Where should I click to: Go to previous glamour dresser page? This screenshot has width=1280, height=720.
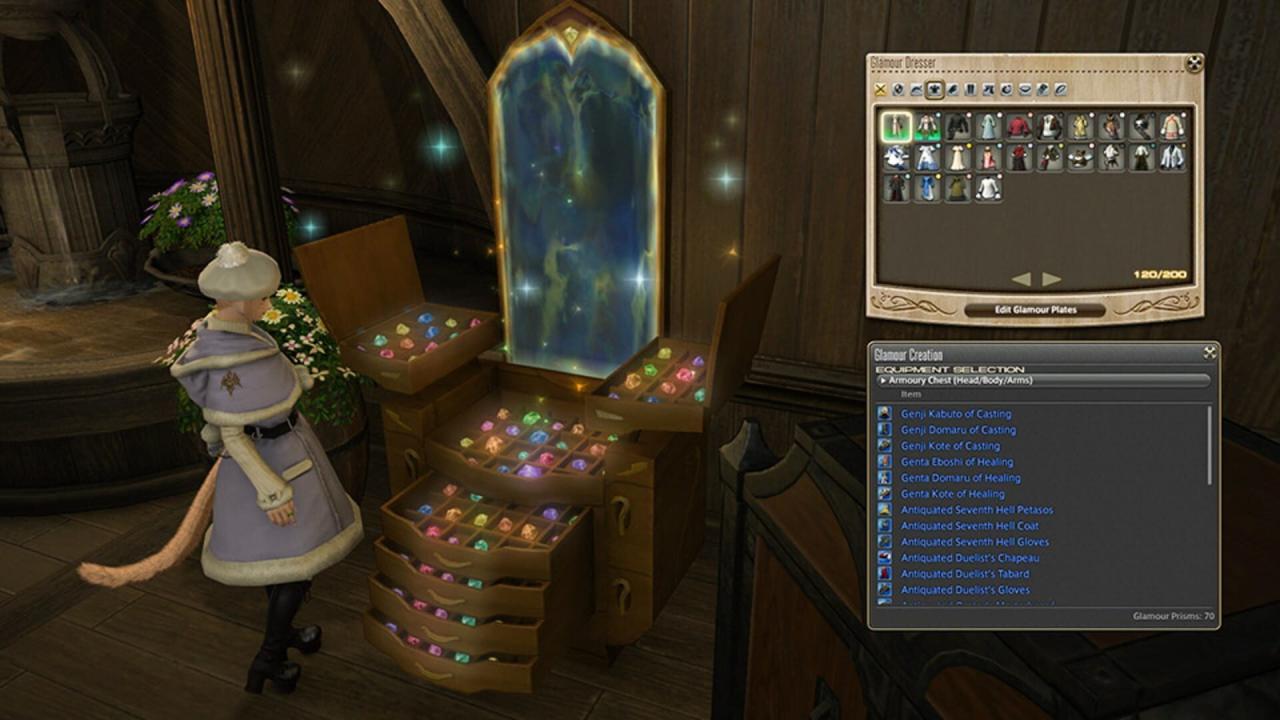click(x=1021, y=279)
